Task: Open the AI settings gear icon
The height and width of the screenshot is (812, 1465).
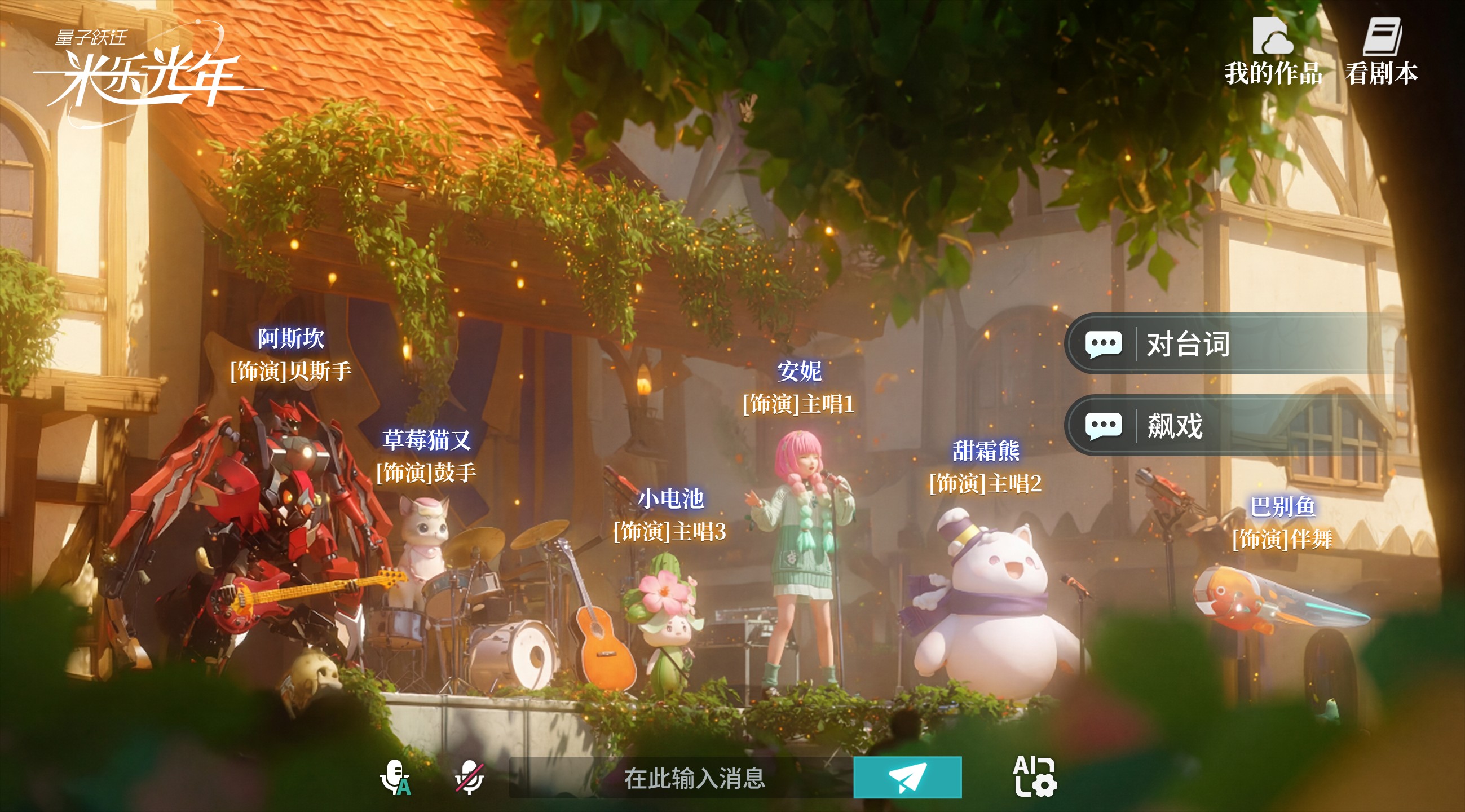Action: tap(1034, 776)
